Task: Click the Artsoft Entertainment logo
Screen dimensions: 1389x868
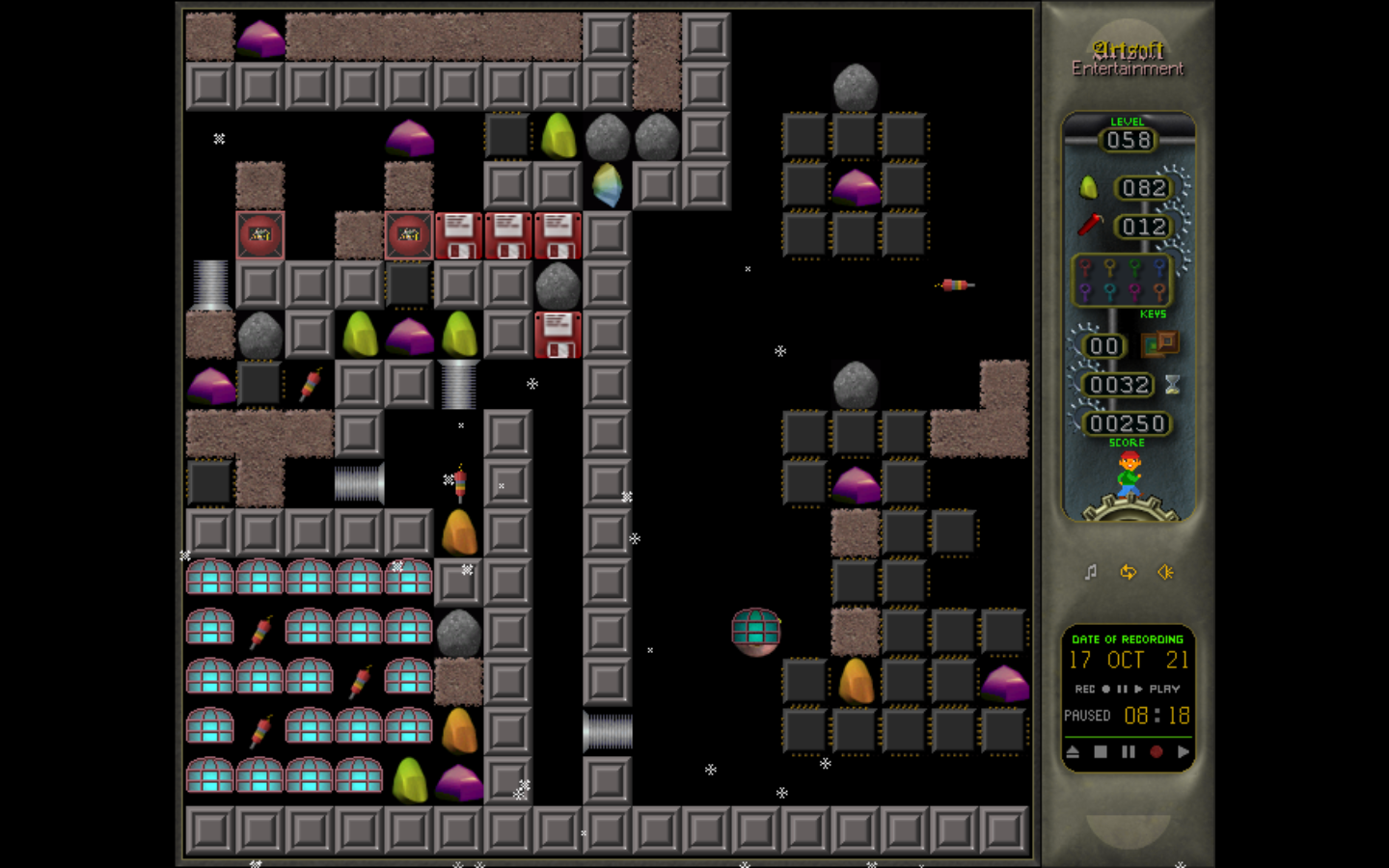Action: point(1127,58)
